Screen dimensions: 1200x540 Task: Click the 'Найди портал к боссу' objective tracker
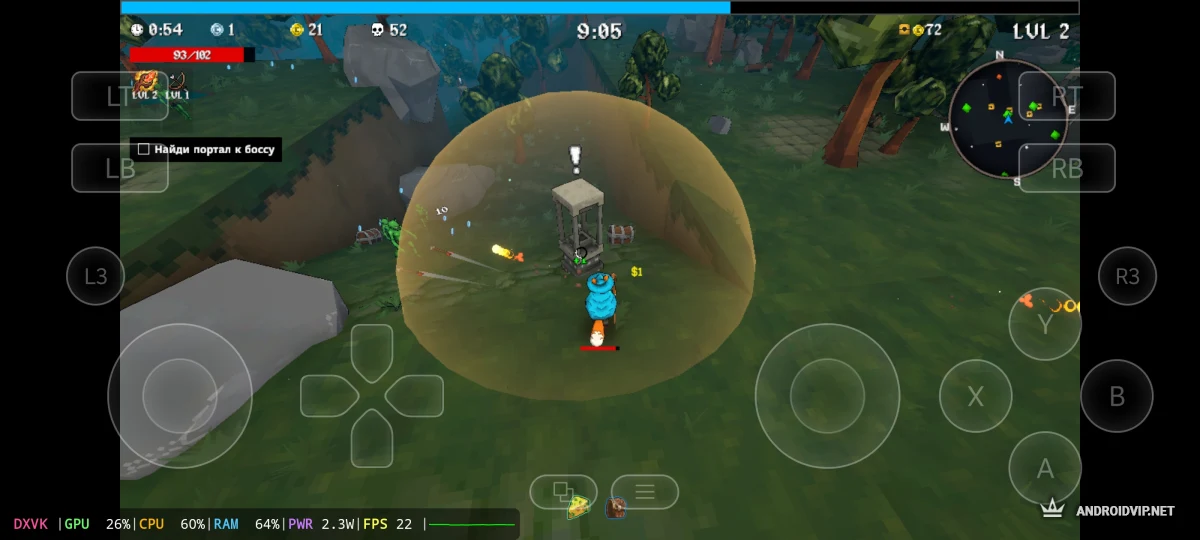(x=205, y=150)
